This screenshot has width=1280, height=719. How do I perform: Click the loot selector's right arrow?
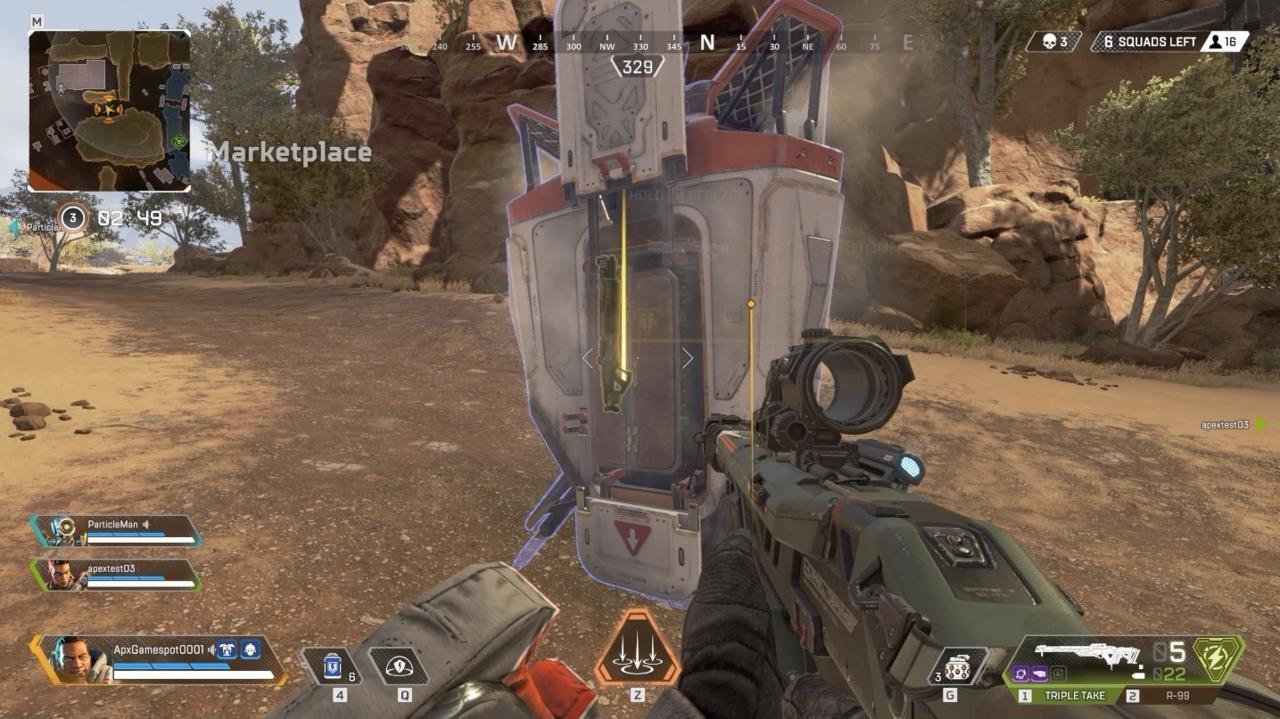[688, 357]
